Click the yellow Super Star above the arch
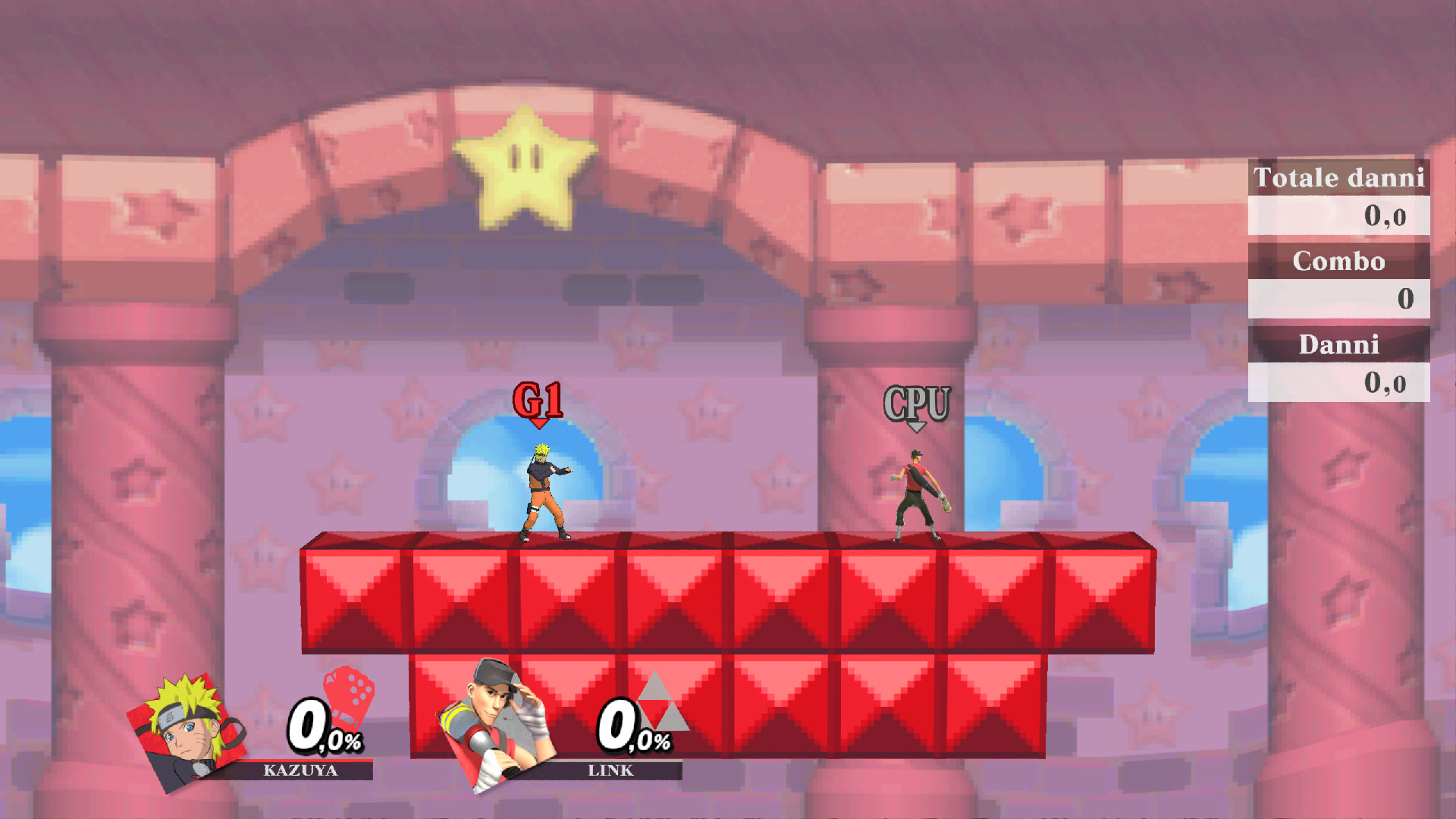The width and height of the screenshot is (1456, 819). tap(523, 171)
